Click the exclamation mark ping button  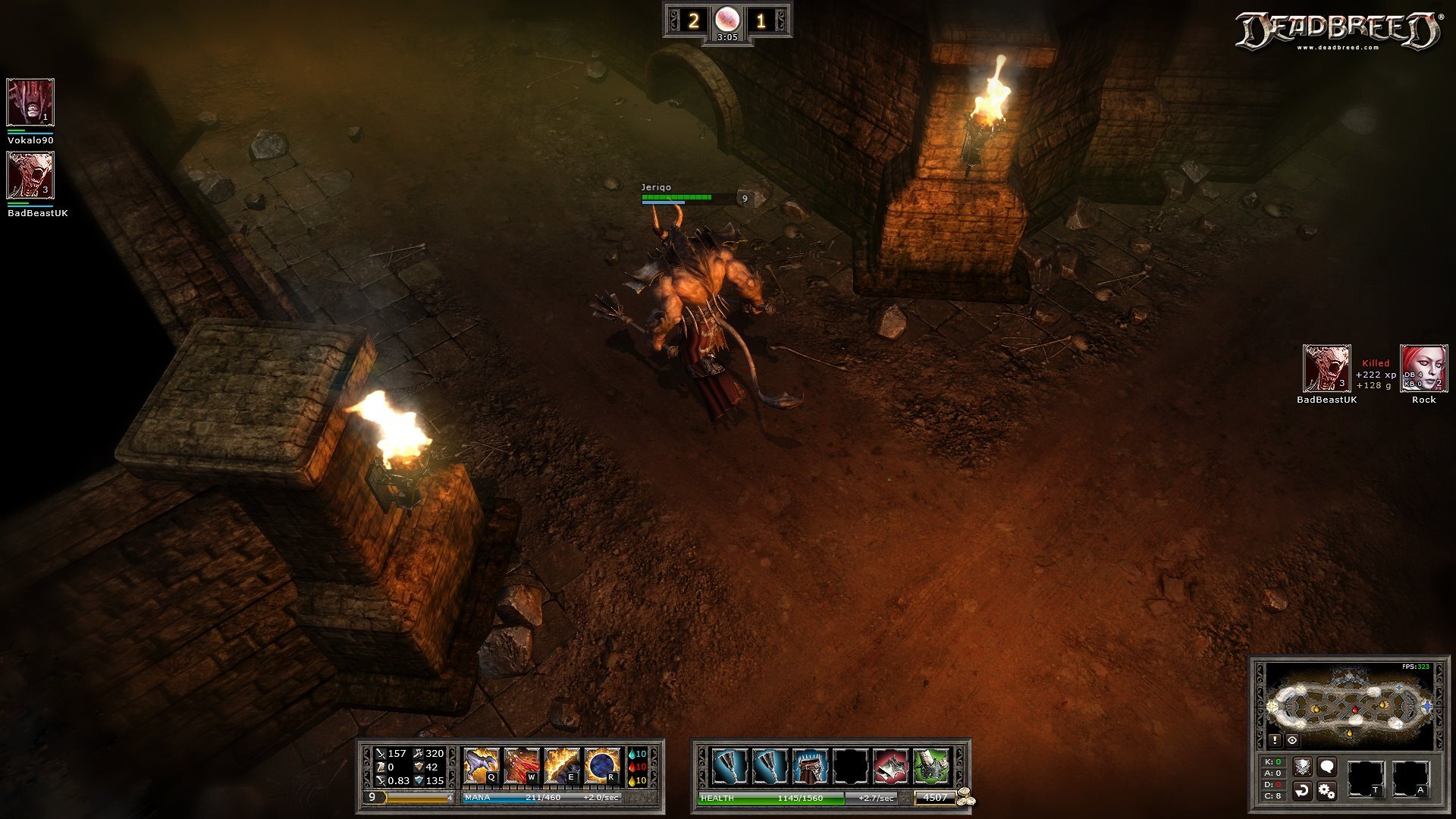tap(1275, 740)
